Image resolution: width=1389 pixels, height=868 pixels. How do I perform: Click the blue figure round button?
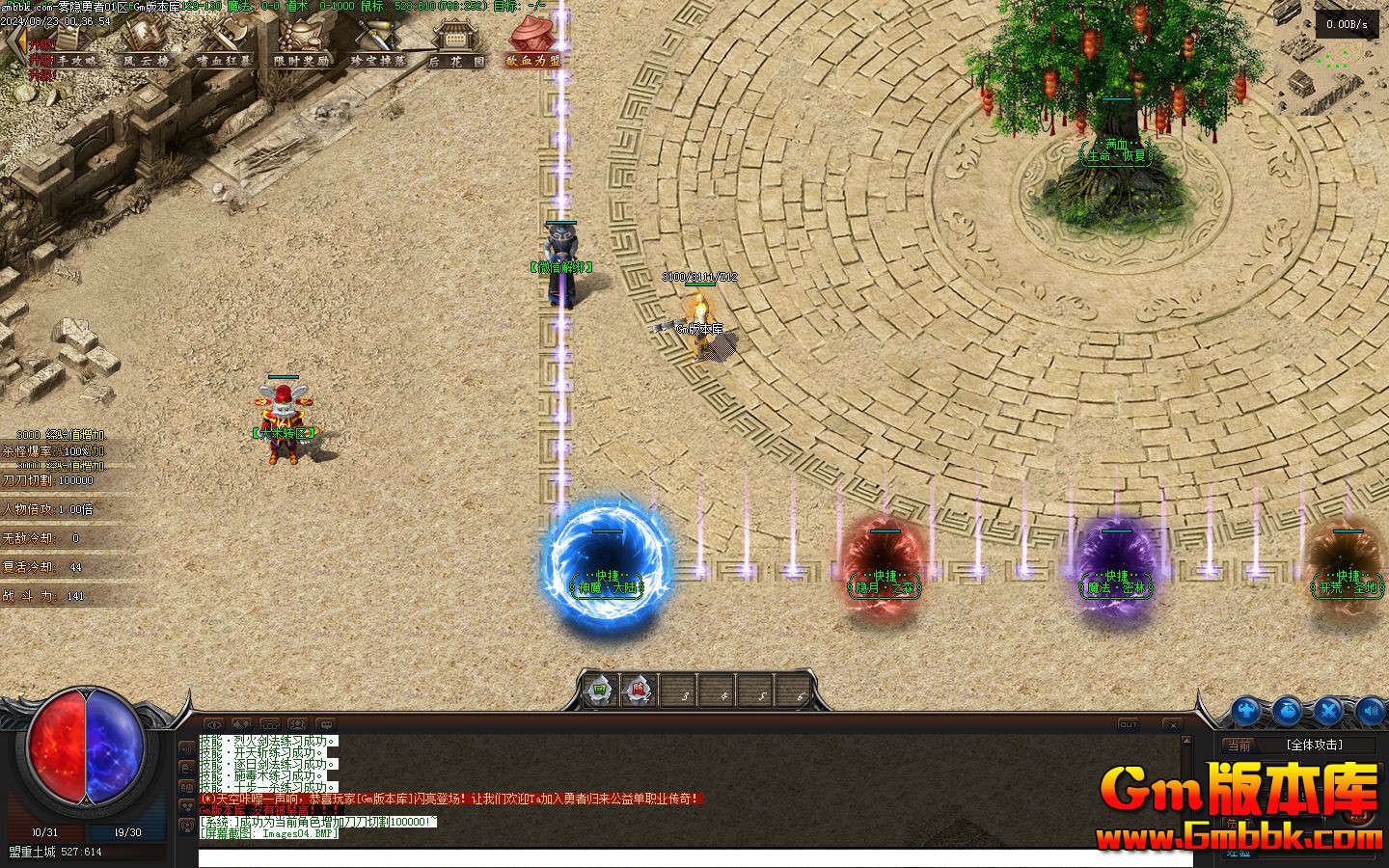tap(1246, 711)
